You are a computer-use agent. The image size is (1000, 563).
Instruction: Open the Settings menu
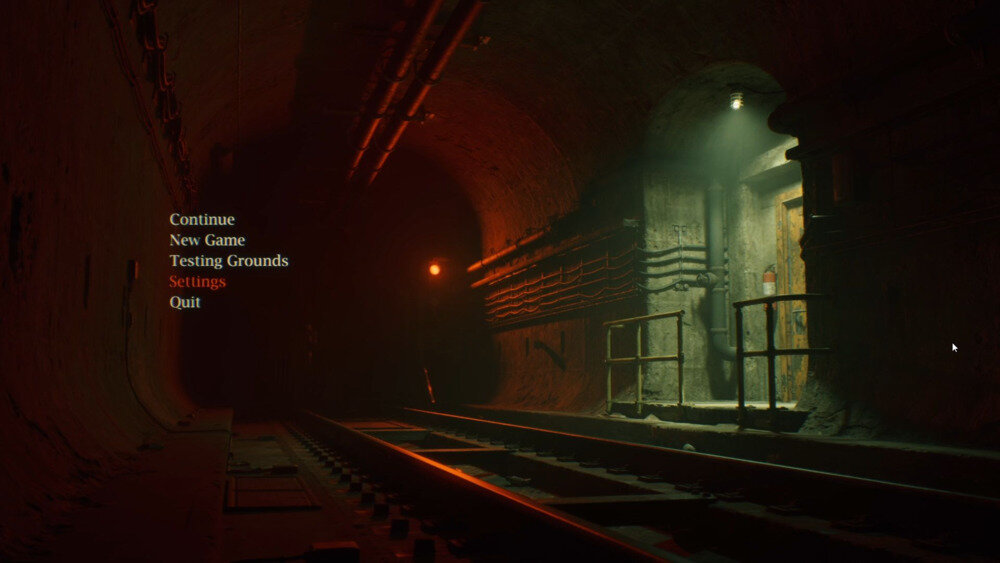coord(197,282)
